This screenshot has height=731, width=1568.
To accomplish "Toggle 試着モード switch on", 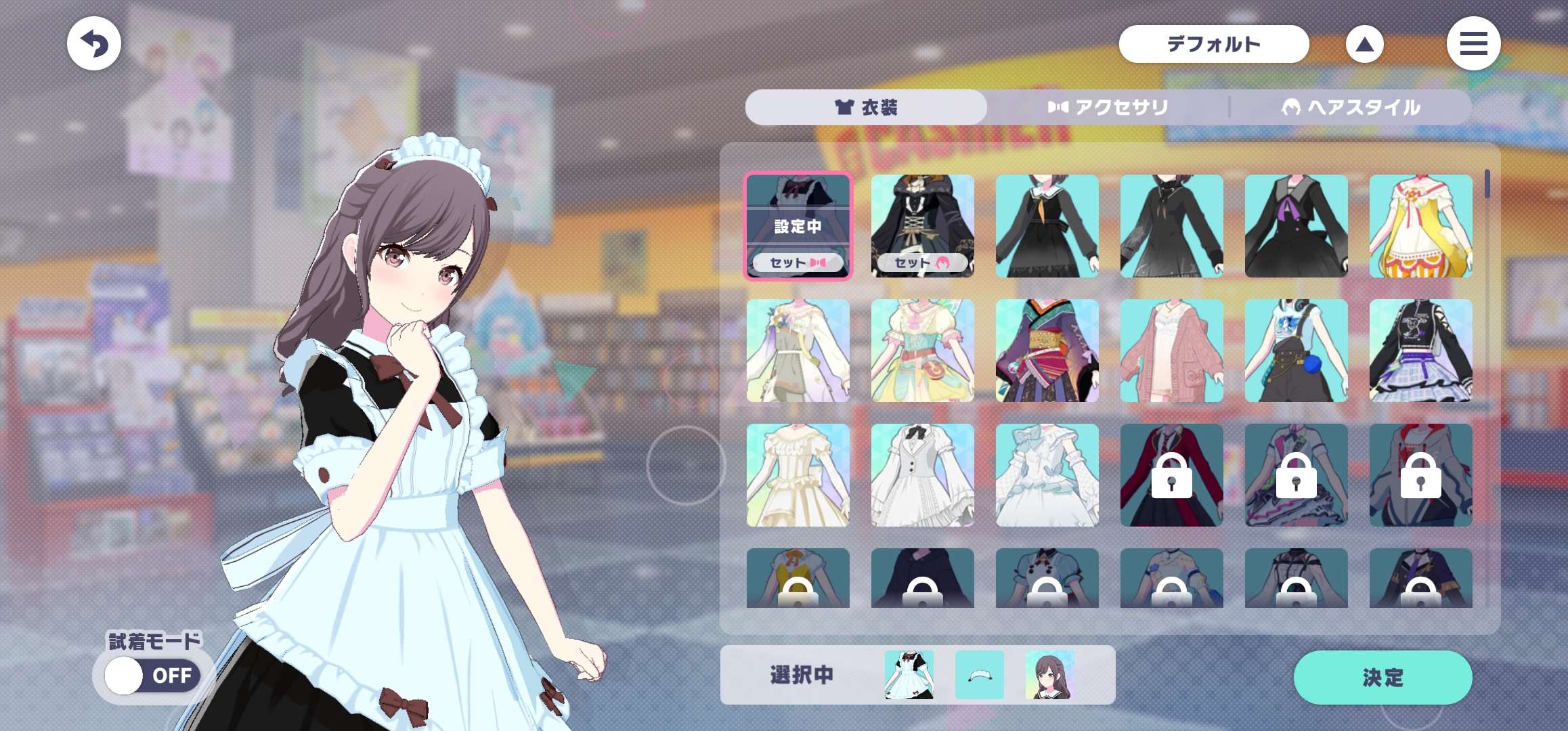I will point(153,675).
